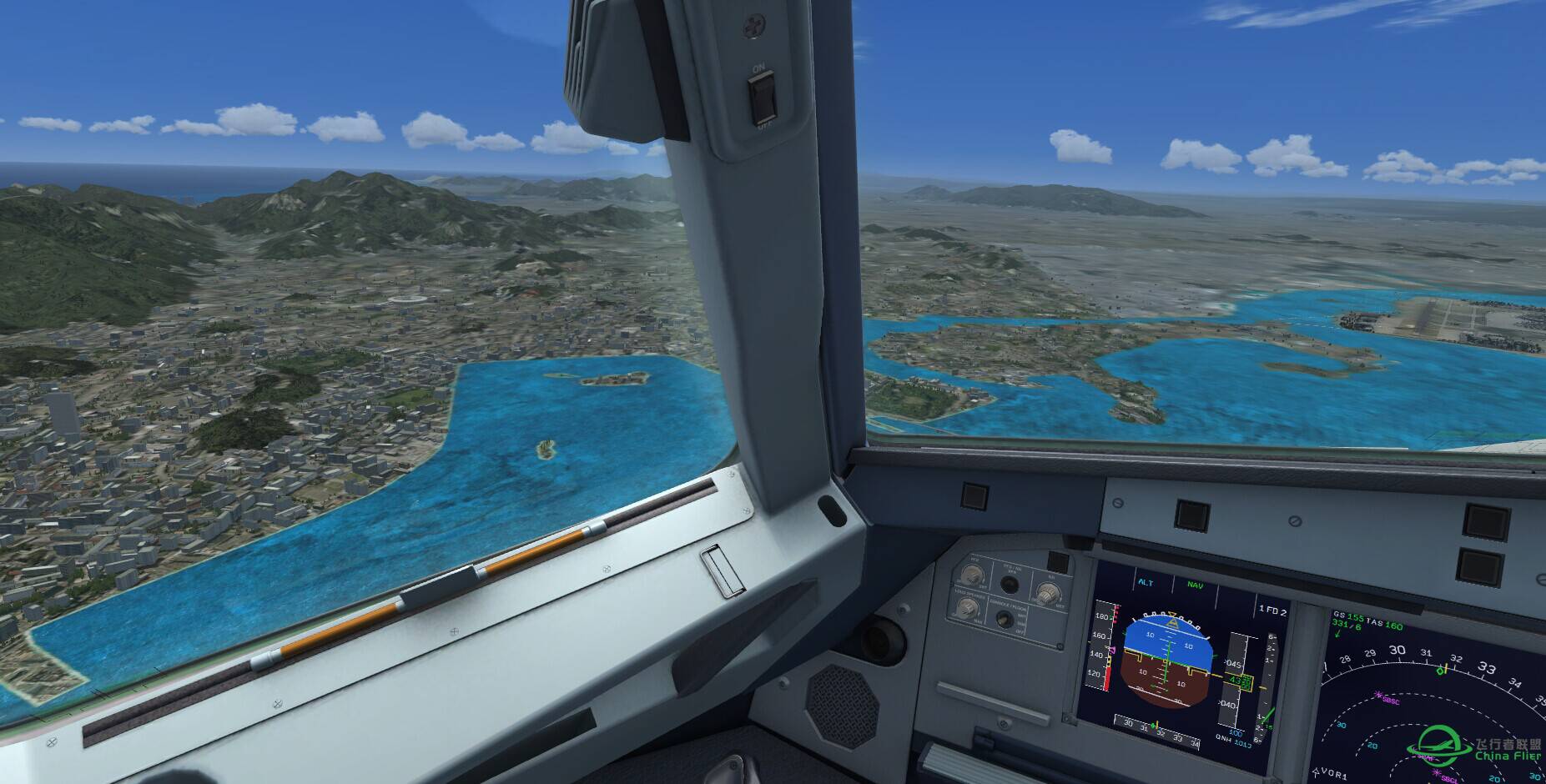Turn the PFD brightness knob
Viewport: 1546px width, 784px height.
click(x=970, y=575)
